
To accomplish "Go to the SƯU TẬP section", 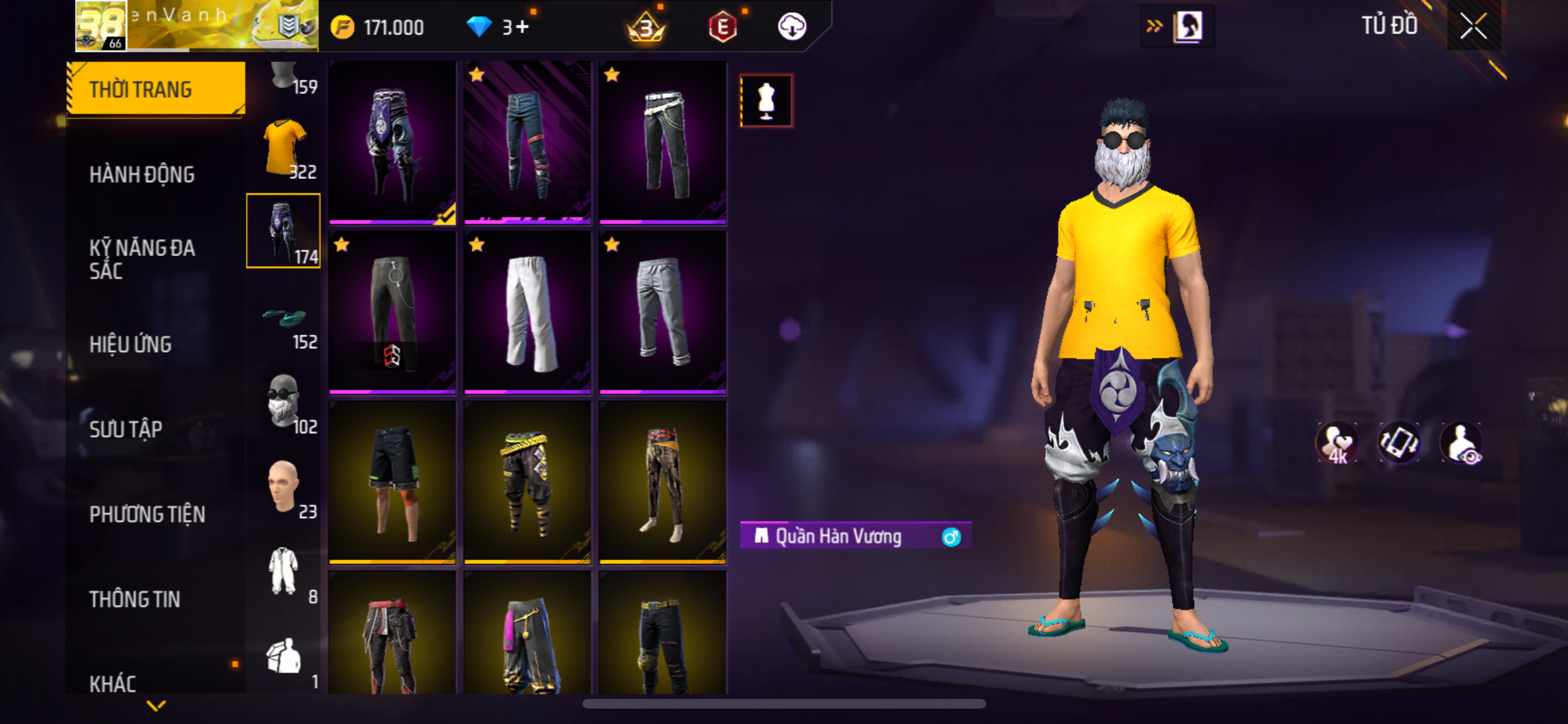I will point(126,429).
